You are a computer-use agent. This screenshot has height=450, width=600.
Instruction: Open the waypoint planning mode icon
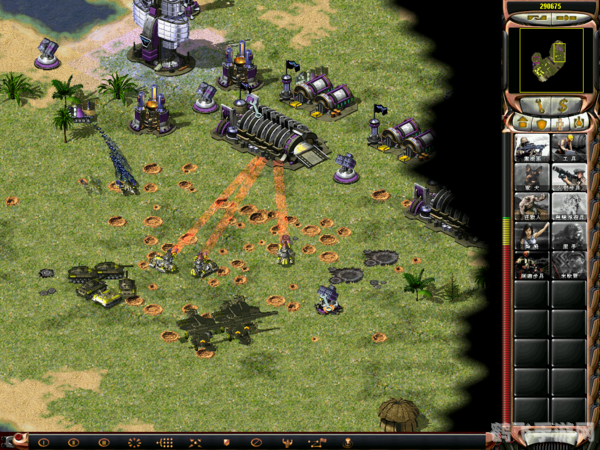[317, 441]
